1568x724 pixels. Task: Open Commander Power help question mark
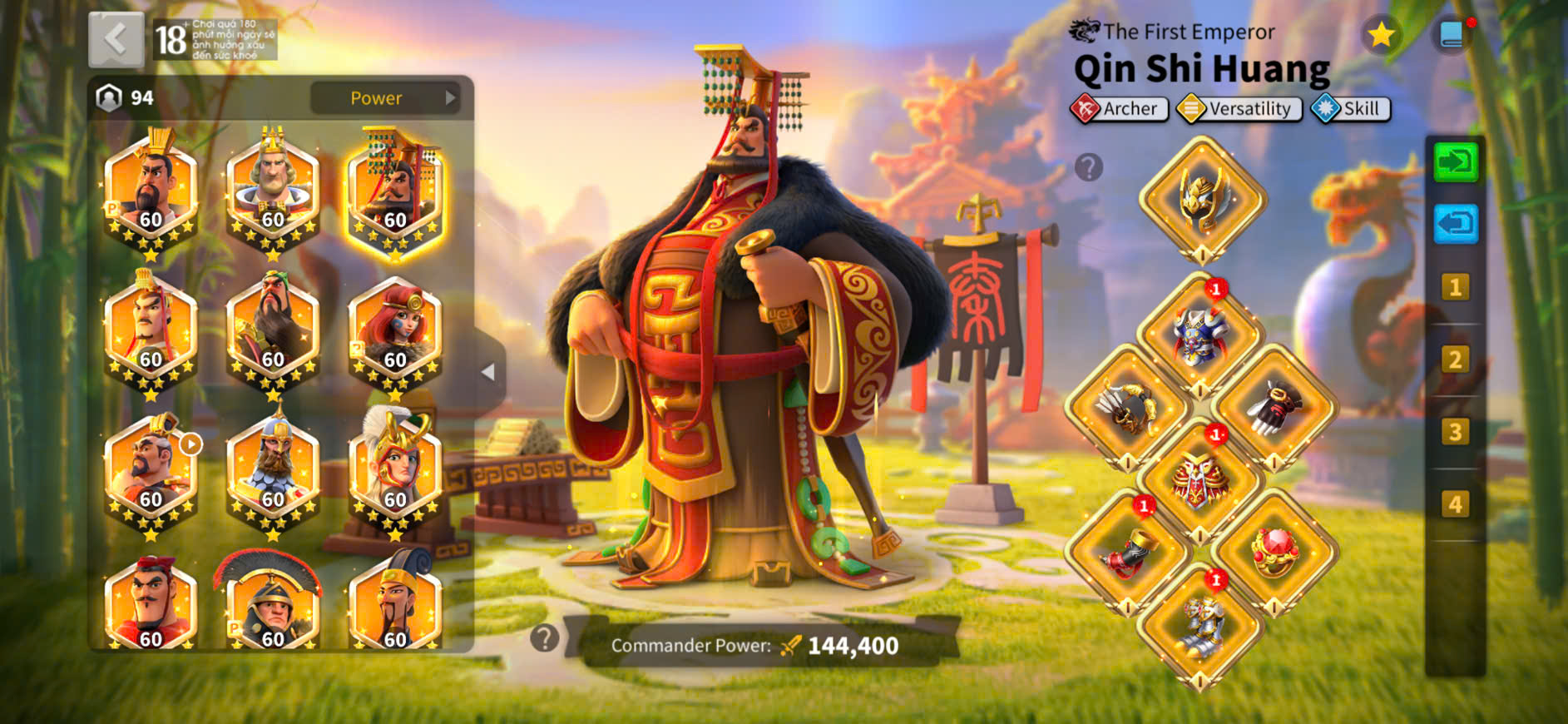(x=545, y=638)
